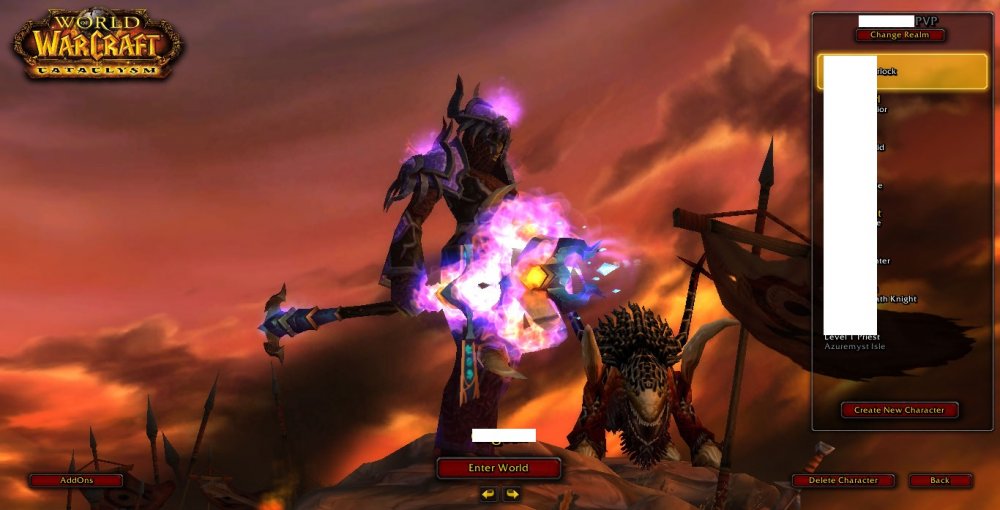Open the AddOns list

pyautogui.click(x=76, y=481)
